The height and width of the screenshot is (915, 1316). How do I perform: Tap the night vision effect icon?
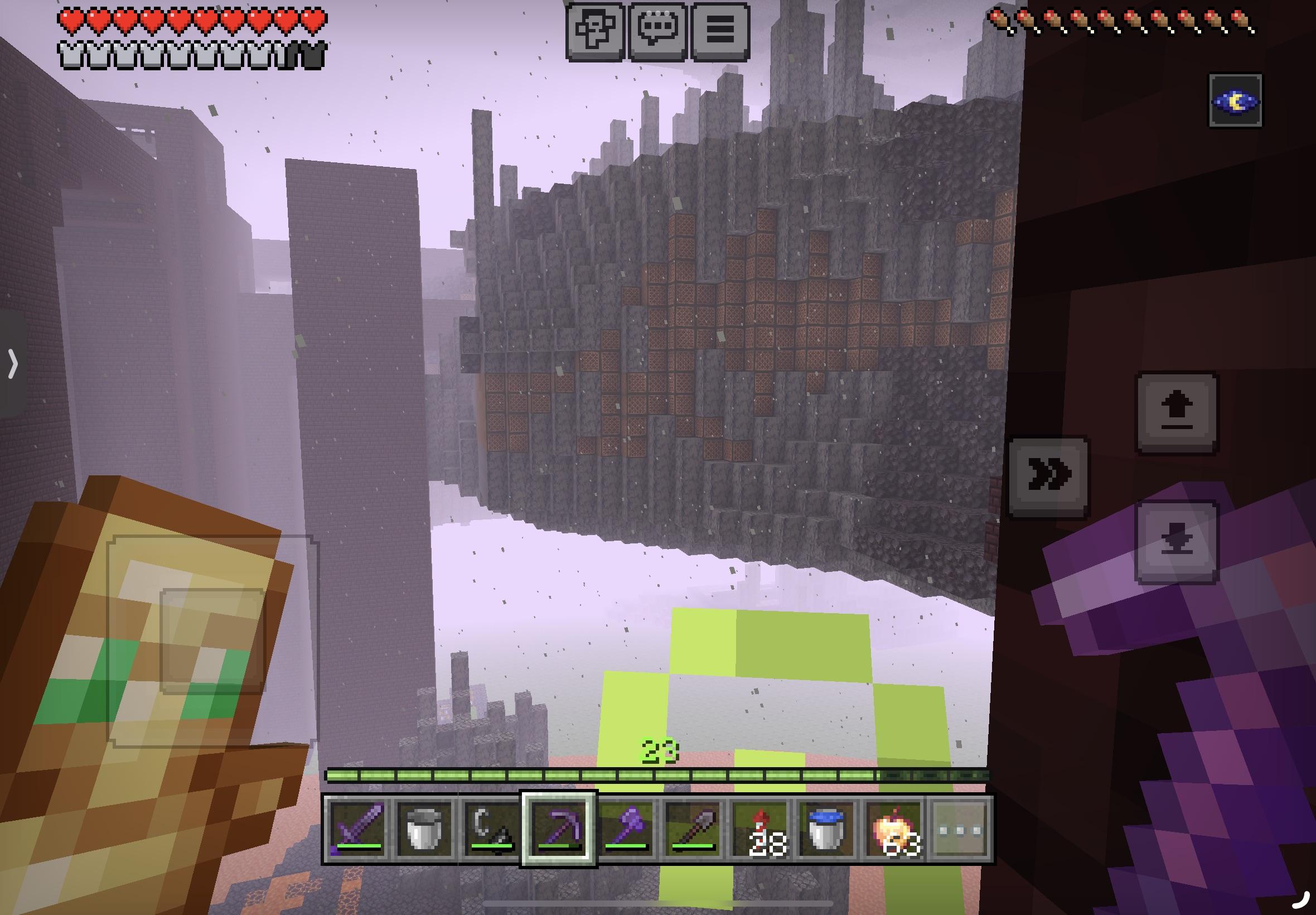(x=1235, y=101)
